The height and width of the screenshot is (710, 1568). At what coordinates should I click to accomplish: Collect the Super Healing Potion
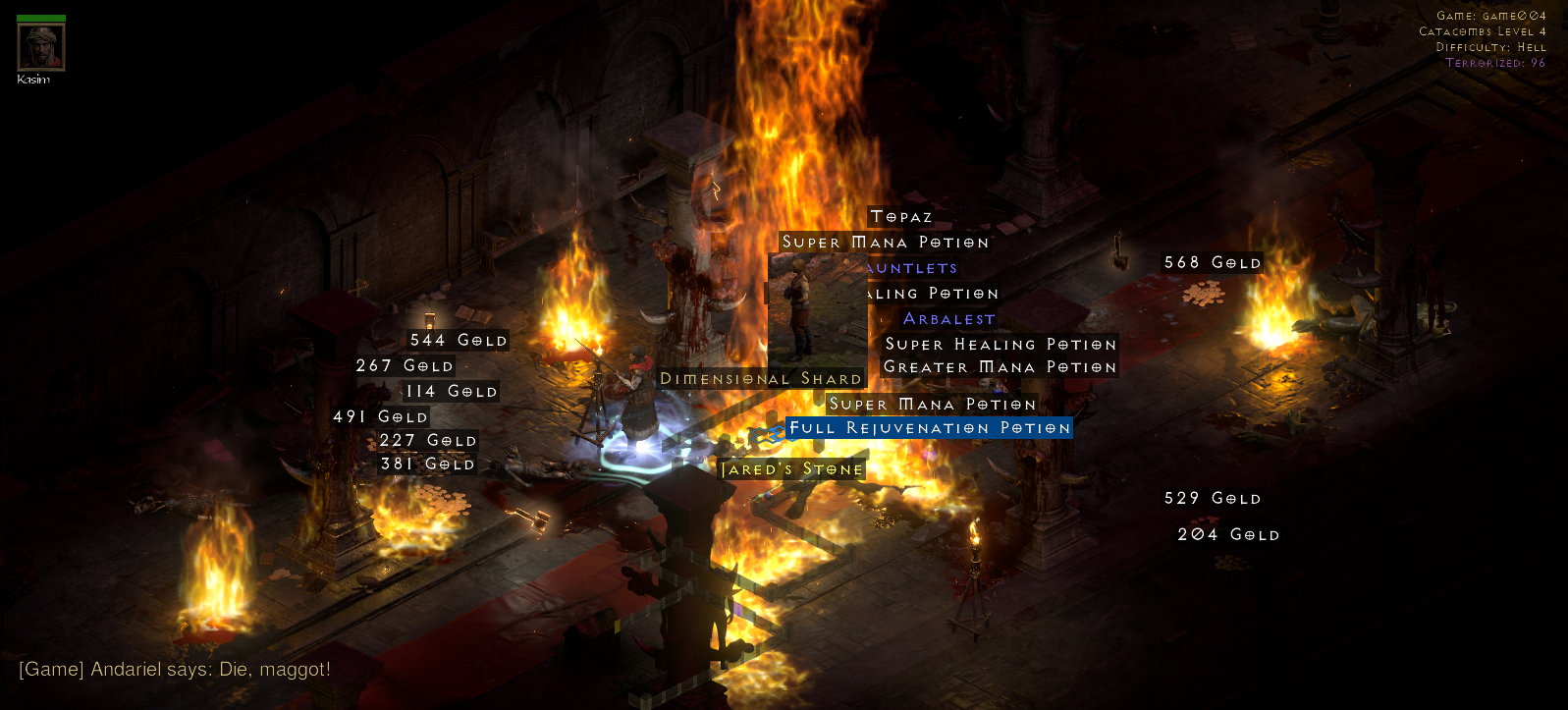(999, 344)
